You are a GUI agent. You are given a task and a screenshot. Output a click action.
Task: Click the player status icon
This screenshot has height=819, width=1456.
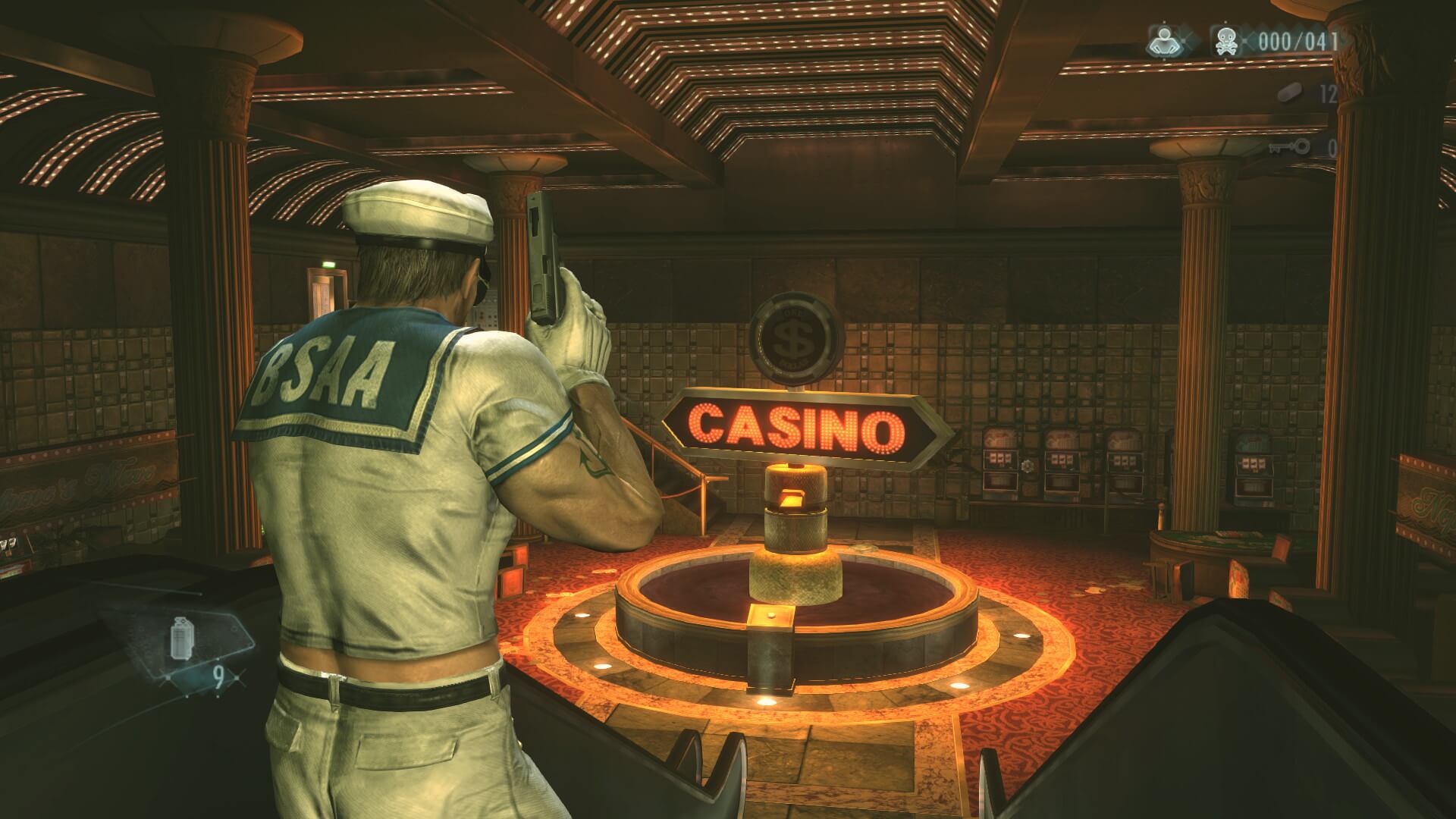coord(1165,41)
